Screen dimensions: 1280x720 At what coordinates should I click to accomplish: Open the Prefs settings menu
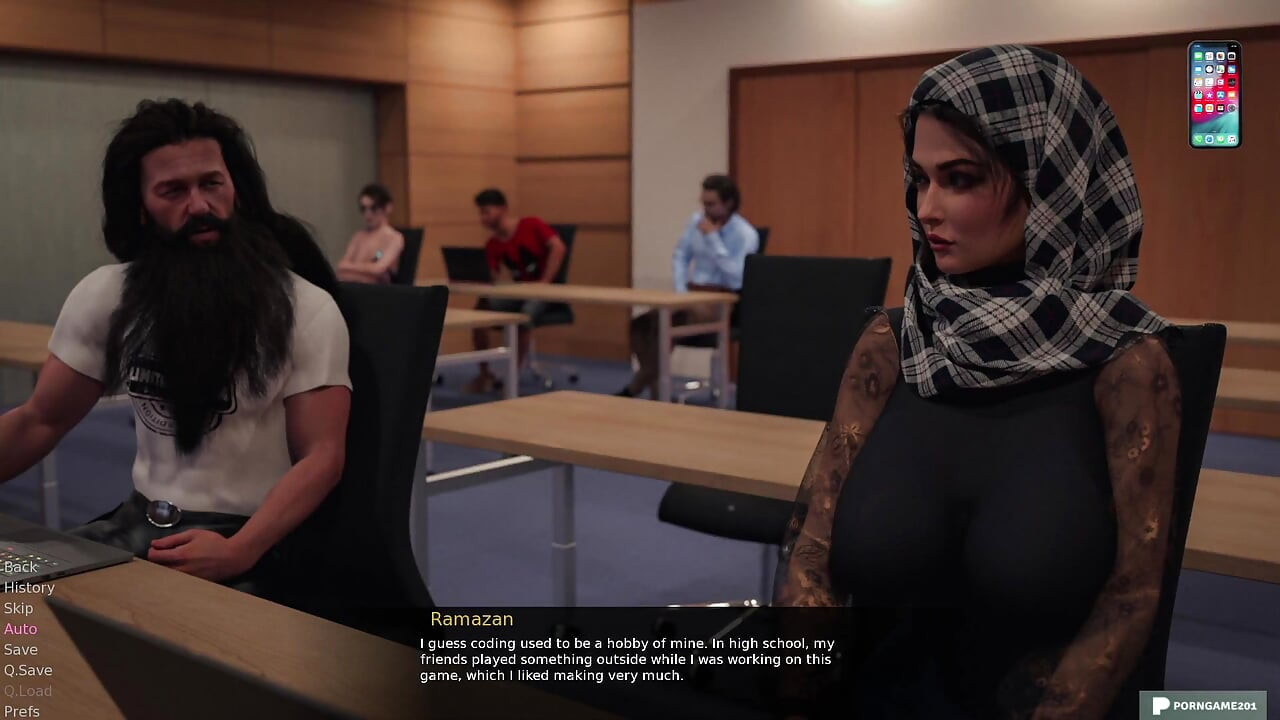pos(22,711)
